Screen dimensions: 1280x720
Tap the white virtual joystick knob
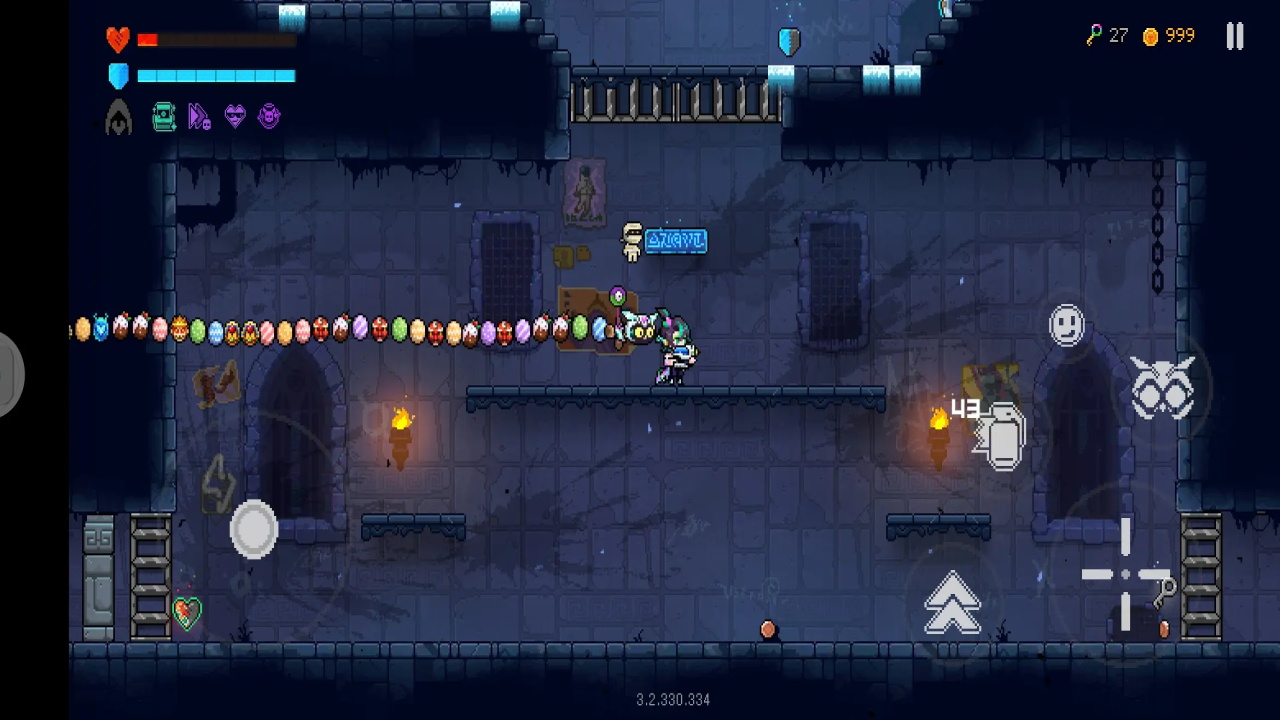tap(254, 529)
